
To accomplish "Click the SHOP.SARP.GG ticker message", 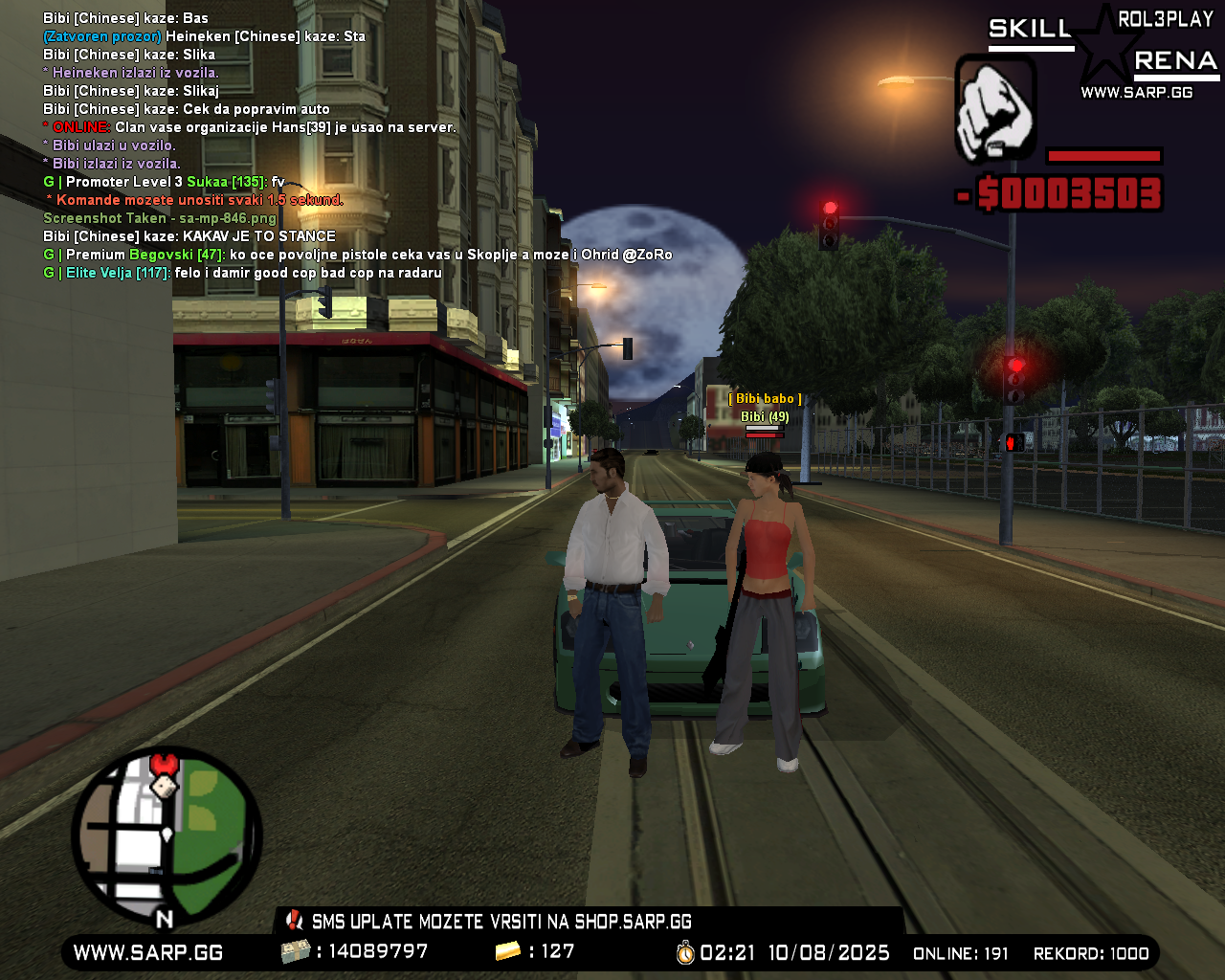I will 632,922.
